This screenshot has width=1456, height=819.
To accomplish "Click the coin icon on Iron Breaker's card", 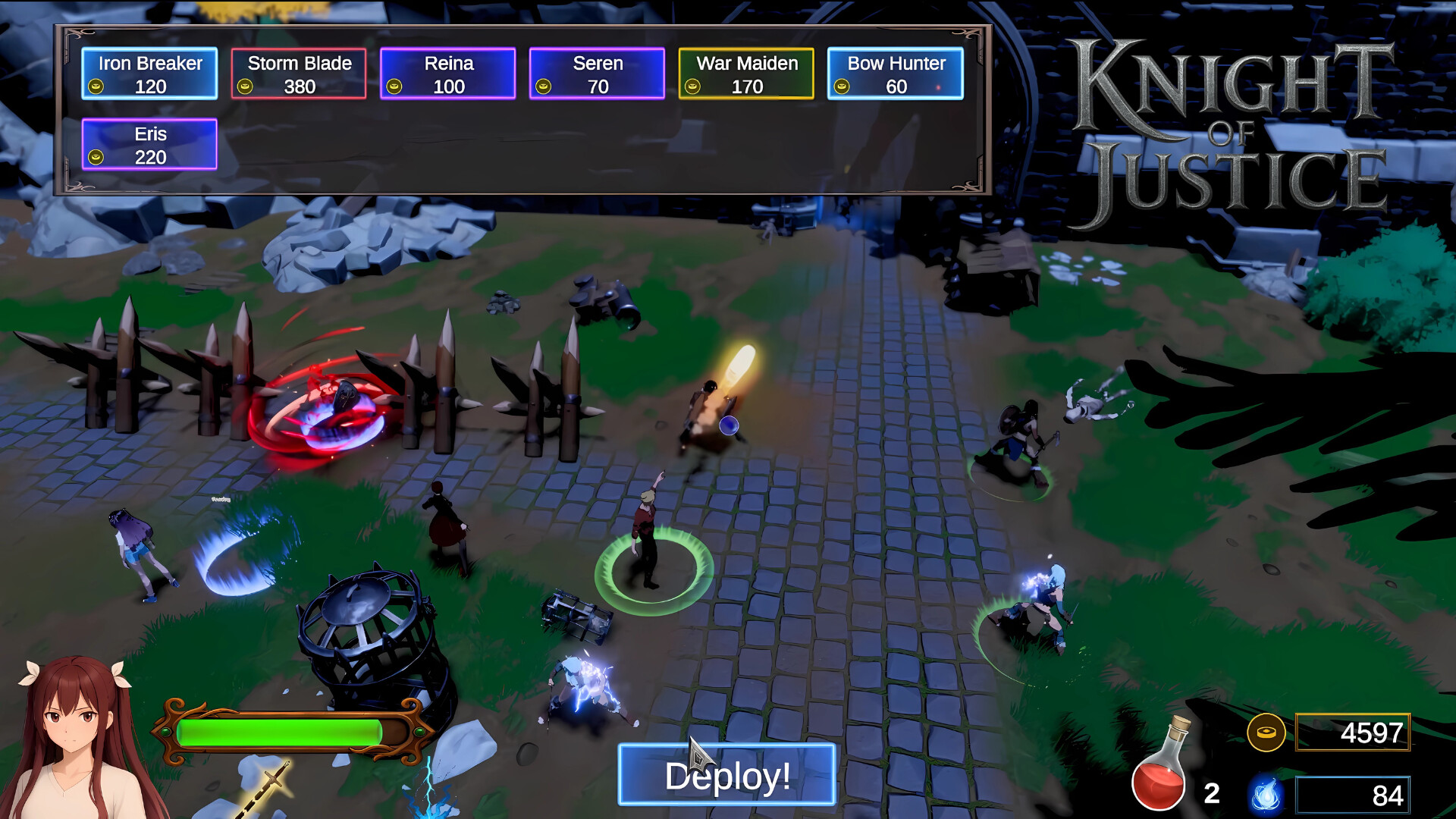I will (95, 86).
